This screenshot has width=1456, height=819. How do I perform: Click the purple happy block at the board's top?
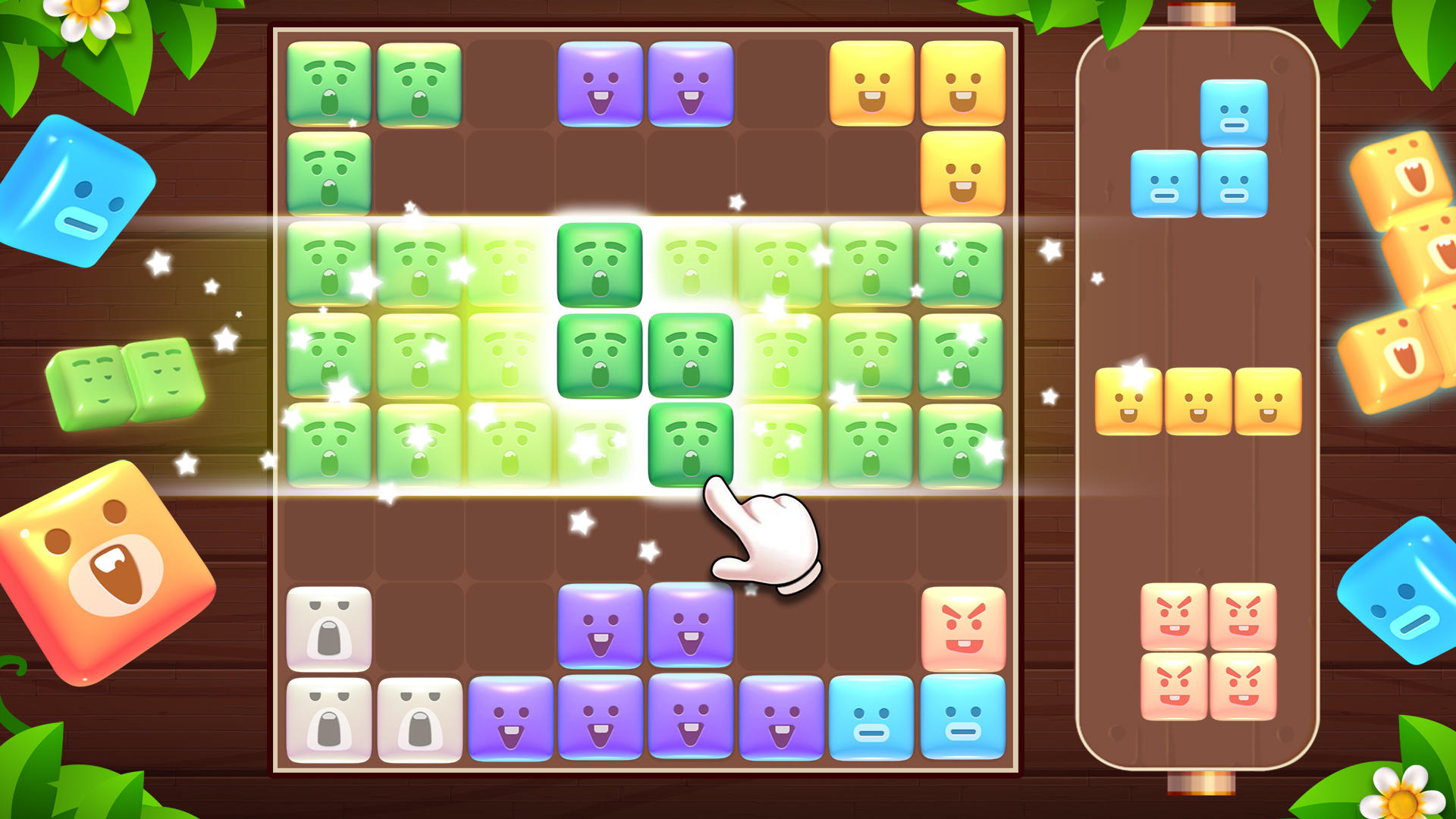[601, 83]
